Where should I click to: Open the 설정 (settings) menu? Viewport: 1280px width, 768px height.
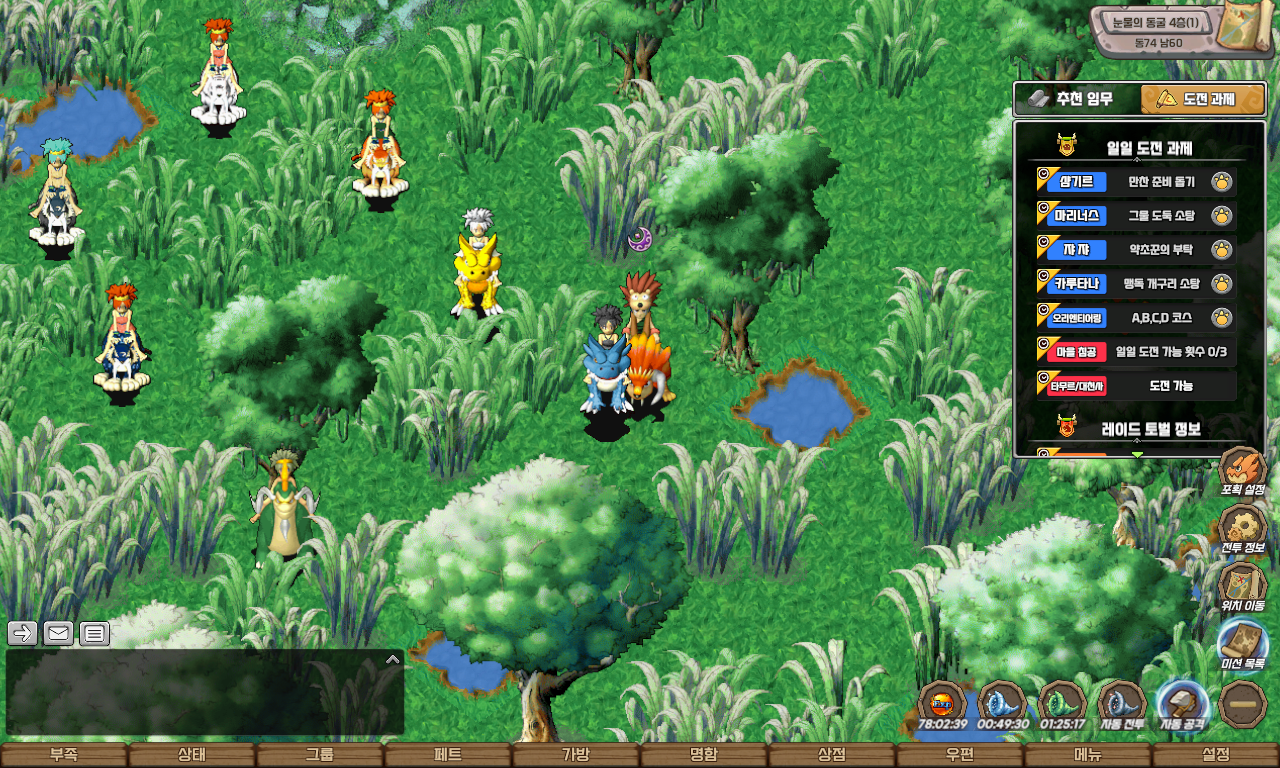pos(1216,755)
